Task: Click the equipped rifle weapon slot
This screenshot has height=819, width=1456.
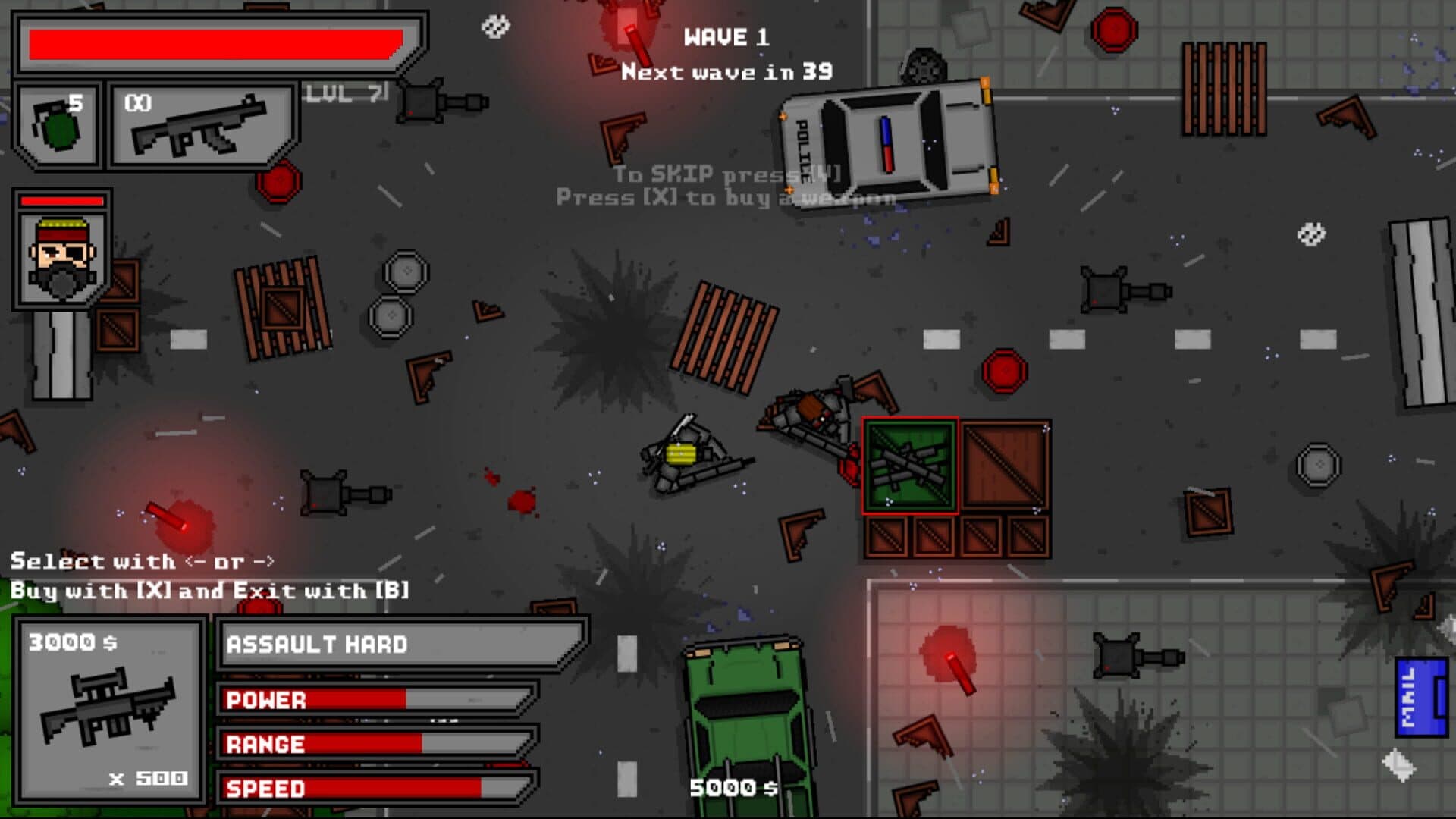Action: (x=202, y=125)
